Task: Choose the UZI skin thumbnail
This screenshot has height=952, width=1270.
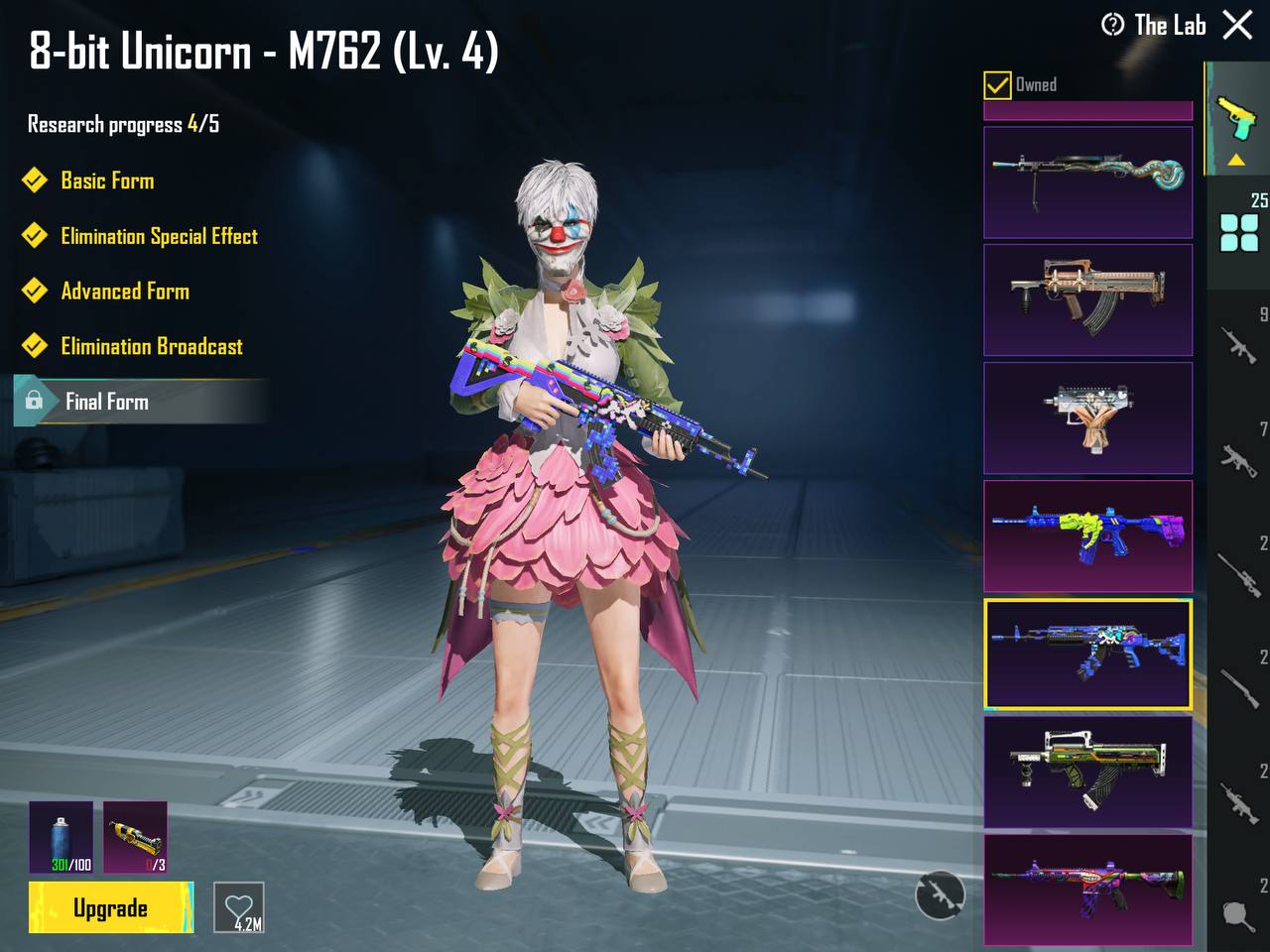Action: click(x=1087, y=417)
